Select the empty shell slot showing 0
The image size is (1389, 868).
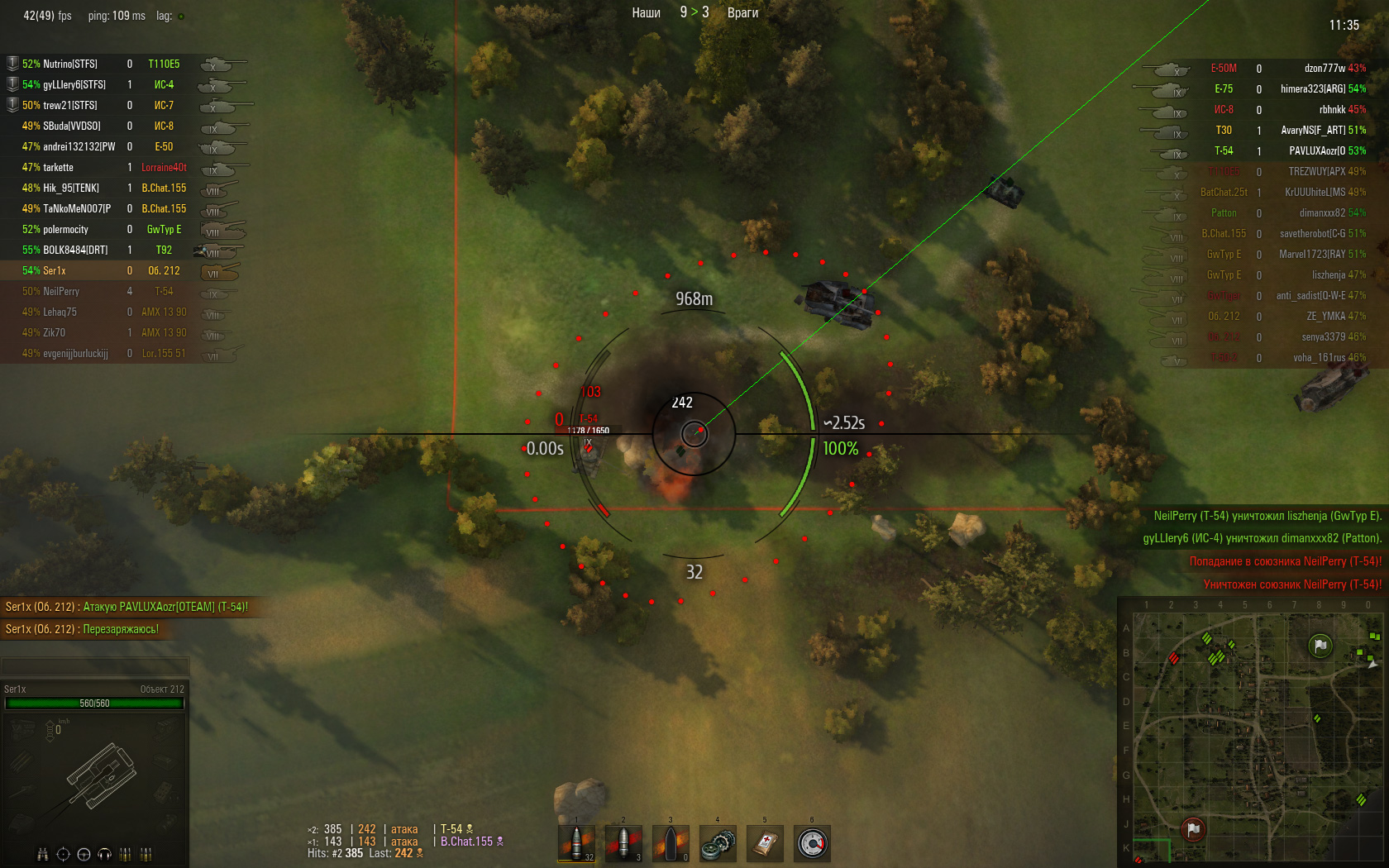(x=671, y=843)
